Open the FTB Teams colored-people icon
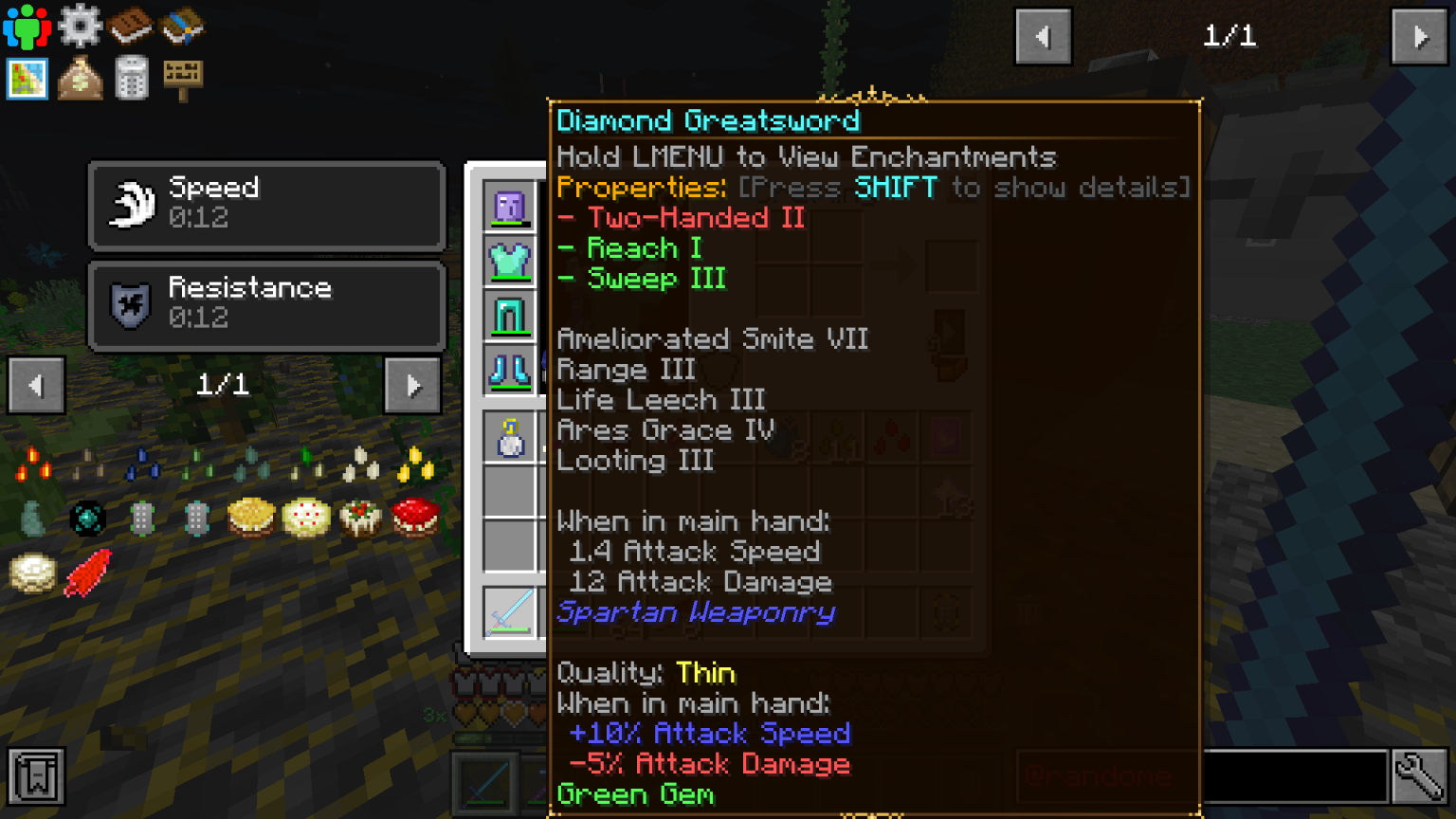Viewport: 1456px width, 819px height. click(x=26, y=26)
